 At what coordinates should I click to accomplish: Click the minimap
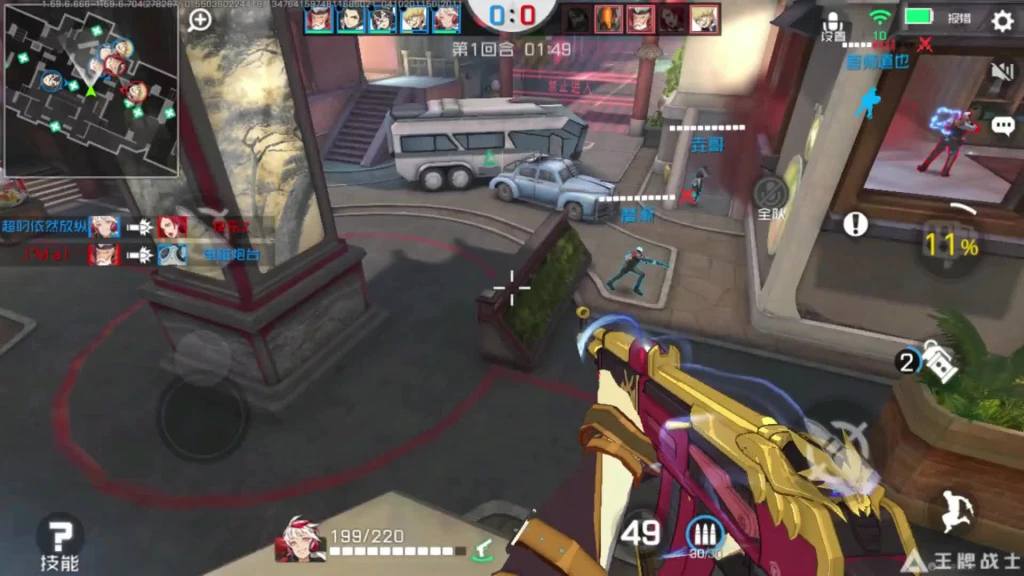90,88
